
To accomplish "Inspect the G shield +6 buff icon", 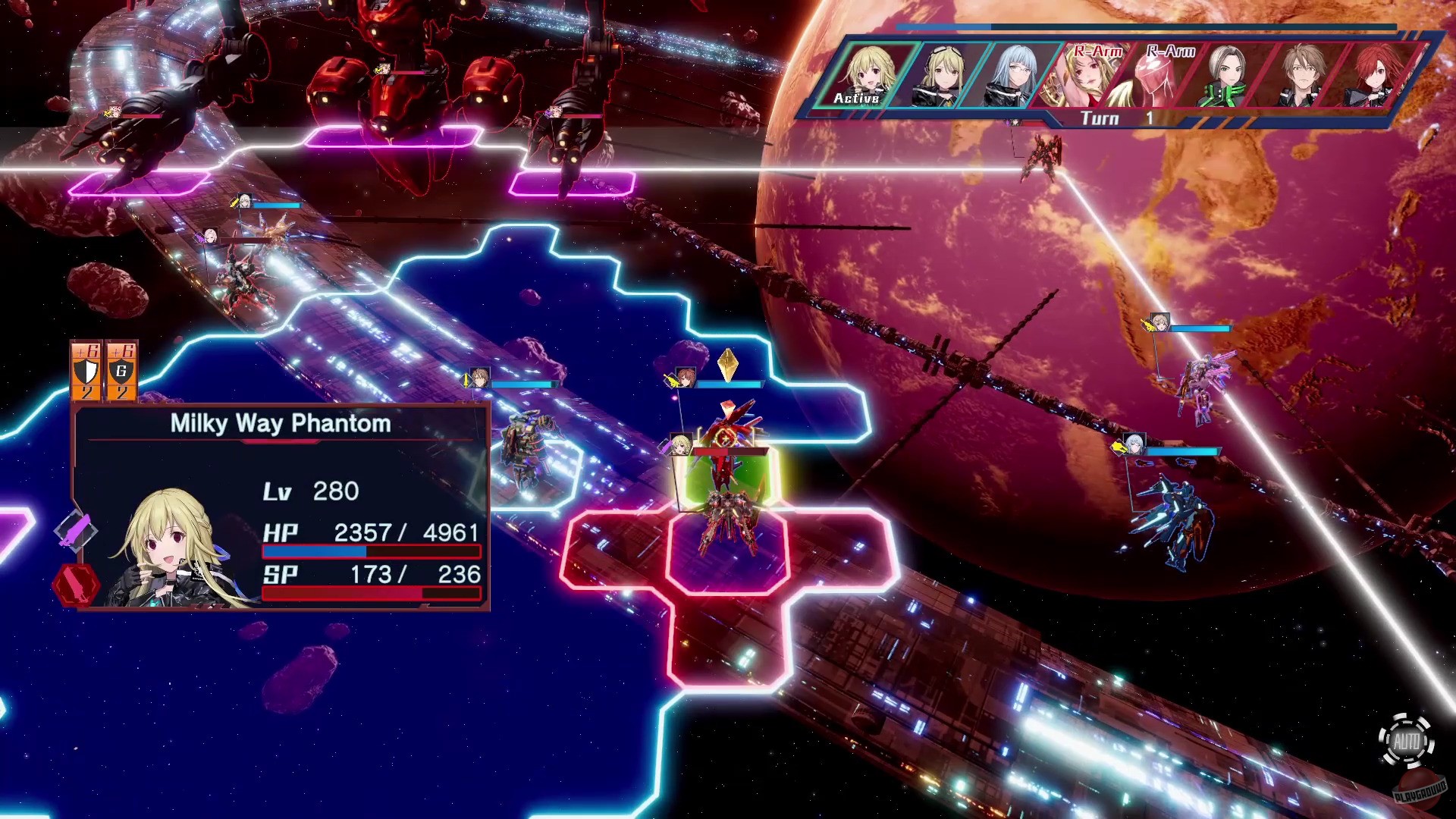I will coord(121,370).
